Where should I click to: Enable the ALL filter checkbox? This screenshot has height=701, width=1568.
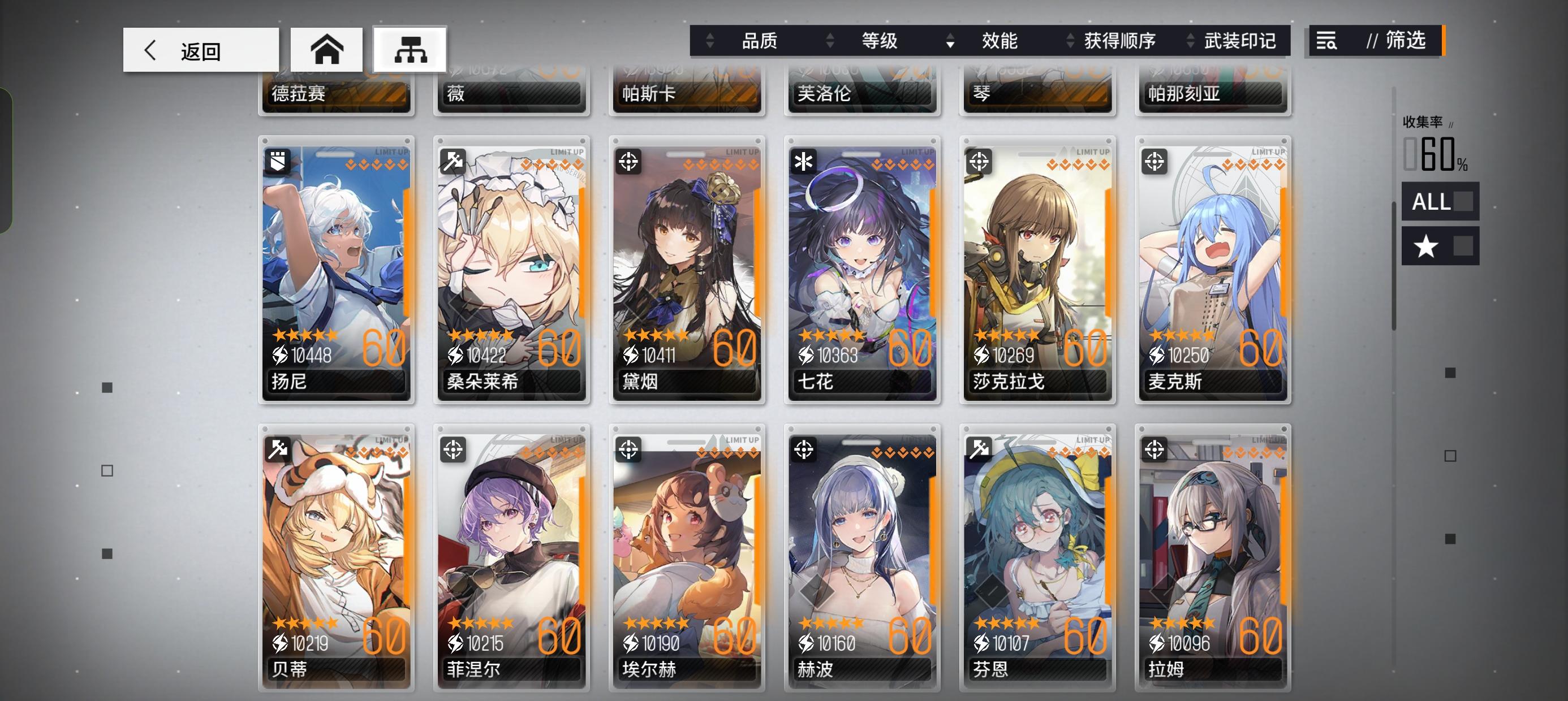point(1465,202)
